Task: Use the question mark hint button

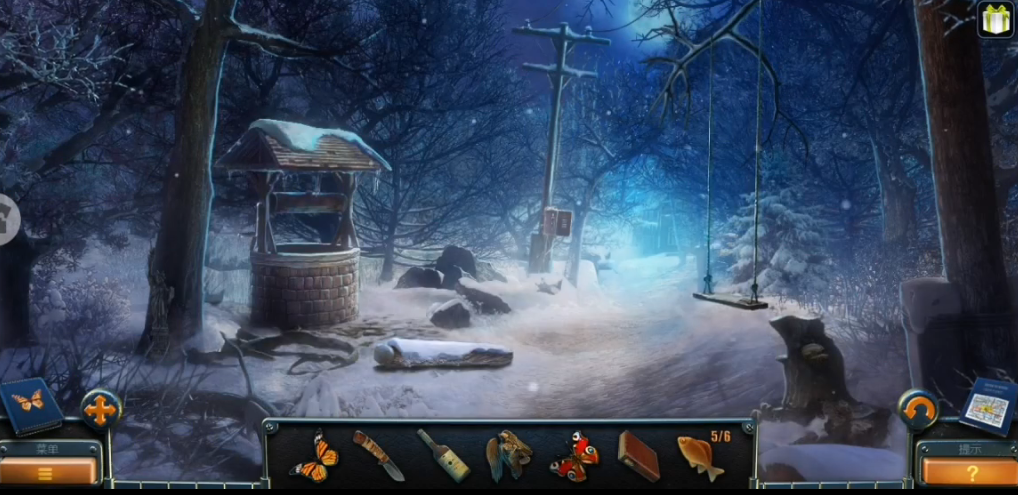Action: (x=966, y=472)
